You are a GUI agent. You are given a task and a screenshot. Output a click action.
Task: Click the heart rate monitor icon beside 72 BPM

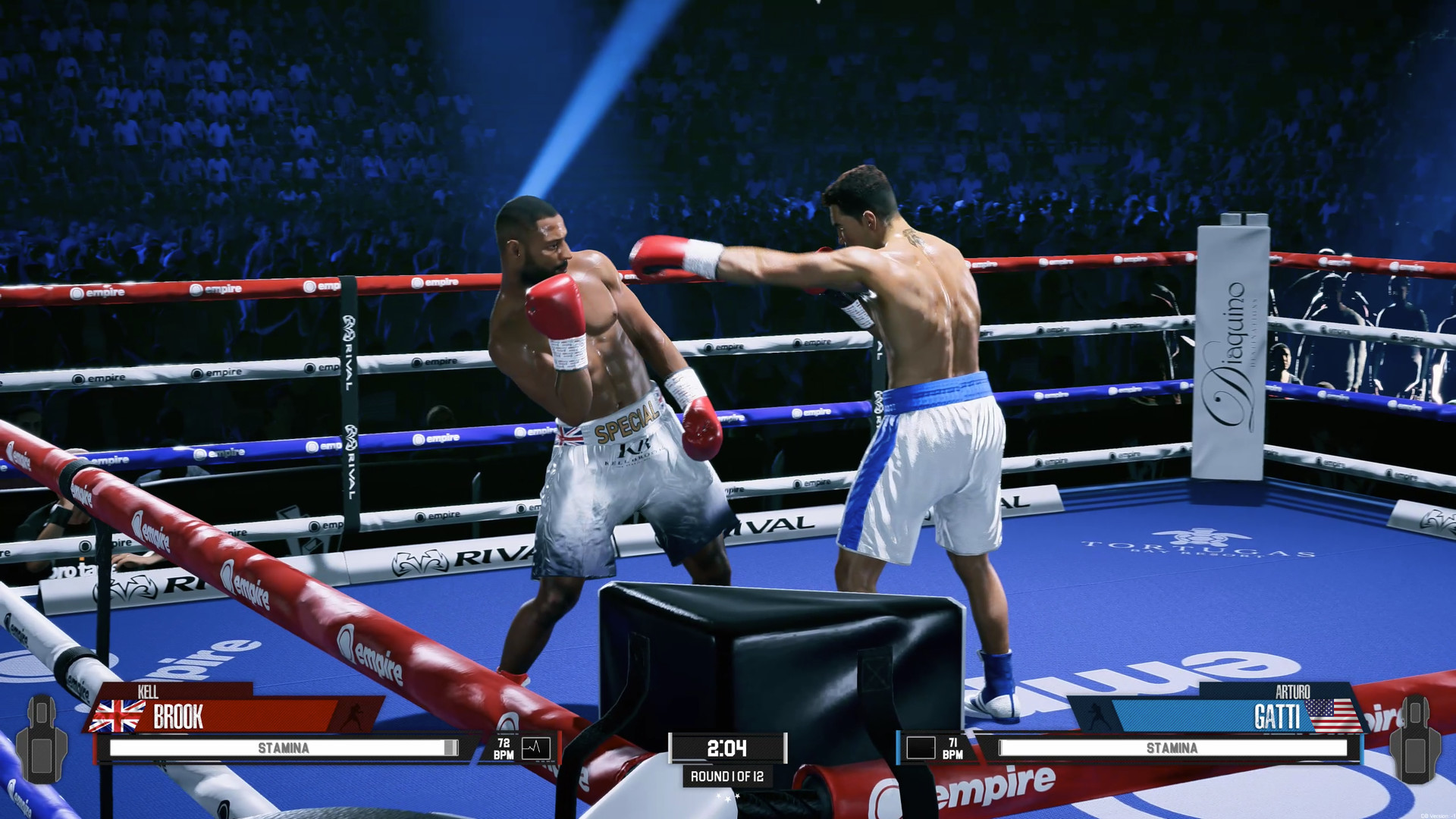(535, 748)
